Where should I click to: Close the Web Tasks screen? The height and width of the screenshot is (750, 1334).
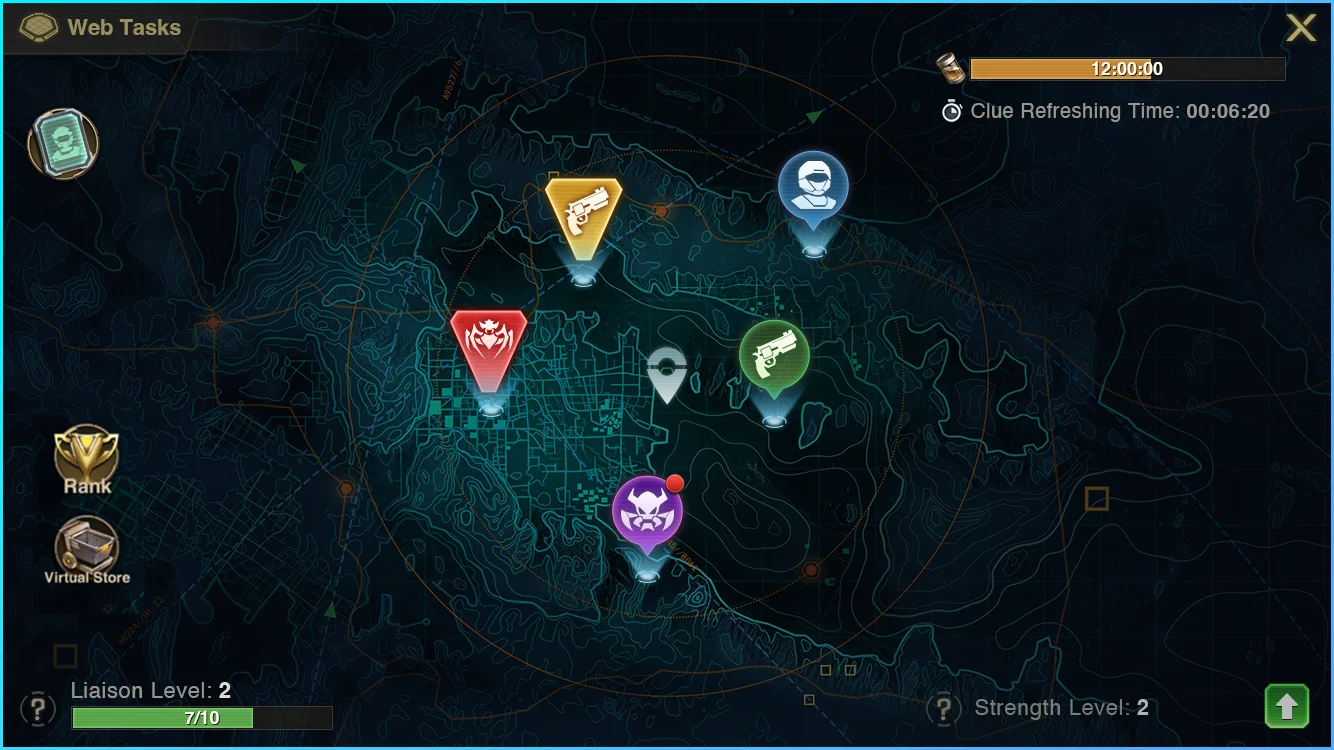tap(1300, 28)
